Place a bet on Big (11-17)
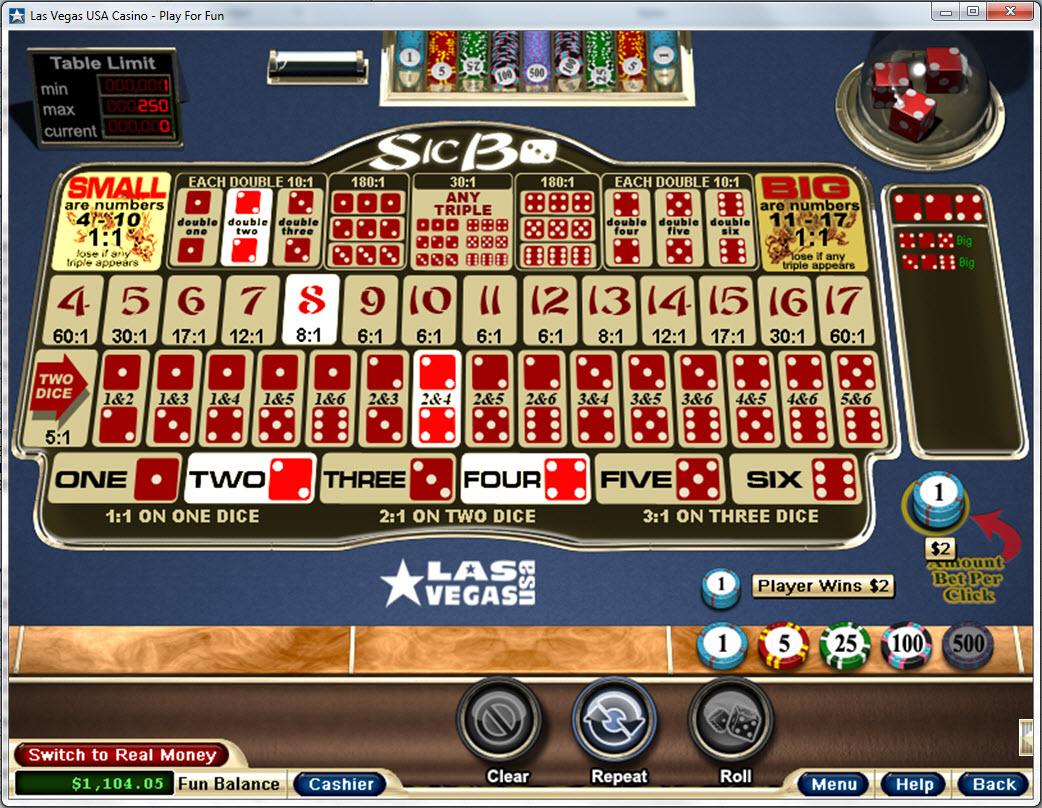This screenshot has height=808, width=1042. [810, 222]
